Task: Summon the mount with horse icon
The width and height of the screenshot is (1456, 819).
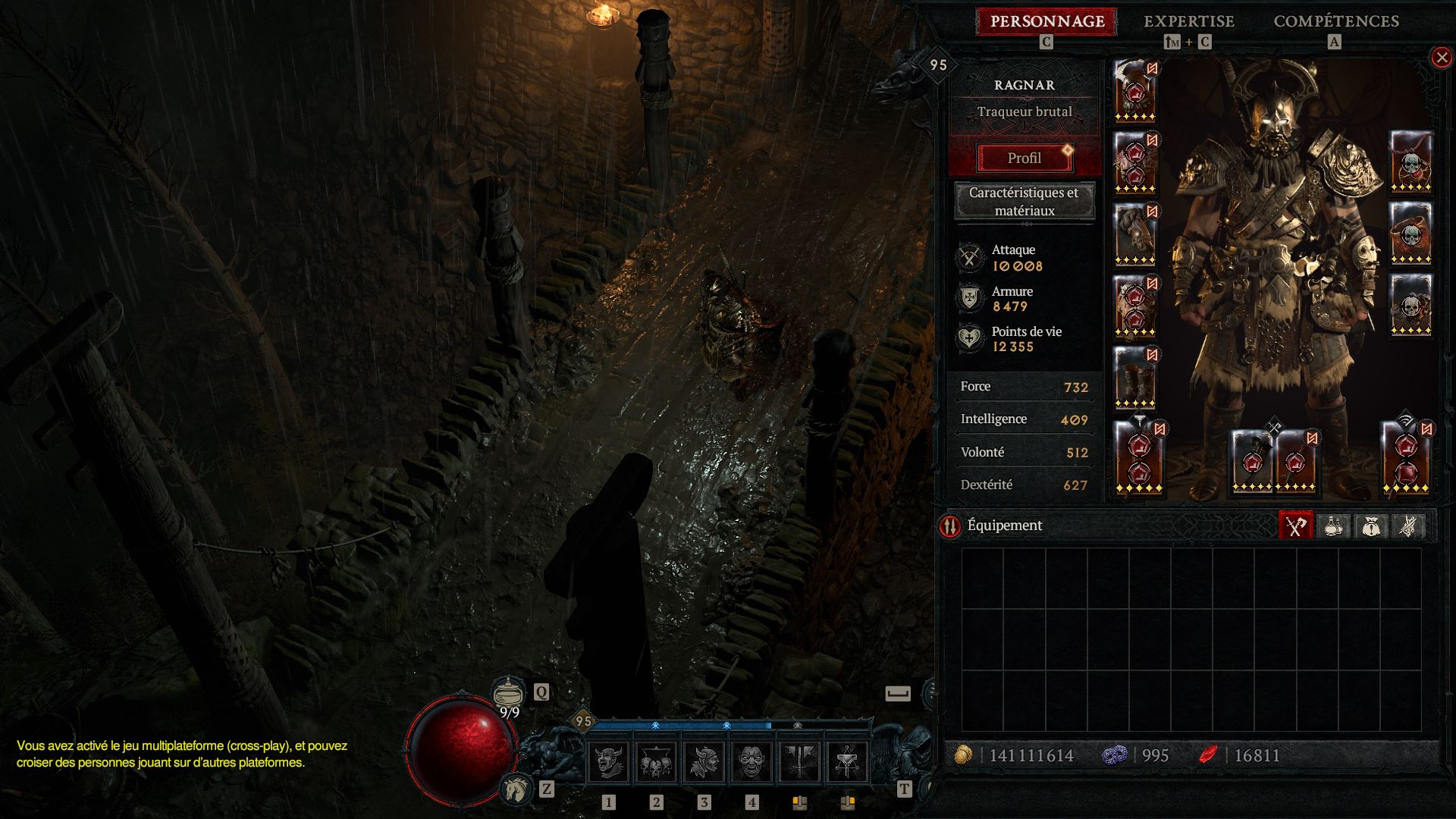Action: click(516, 789)
